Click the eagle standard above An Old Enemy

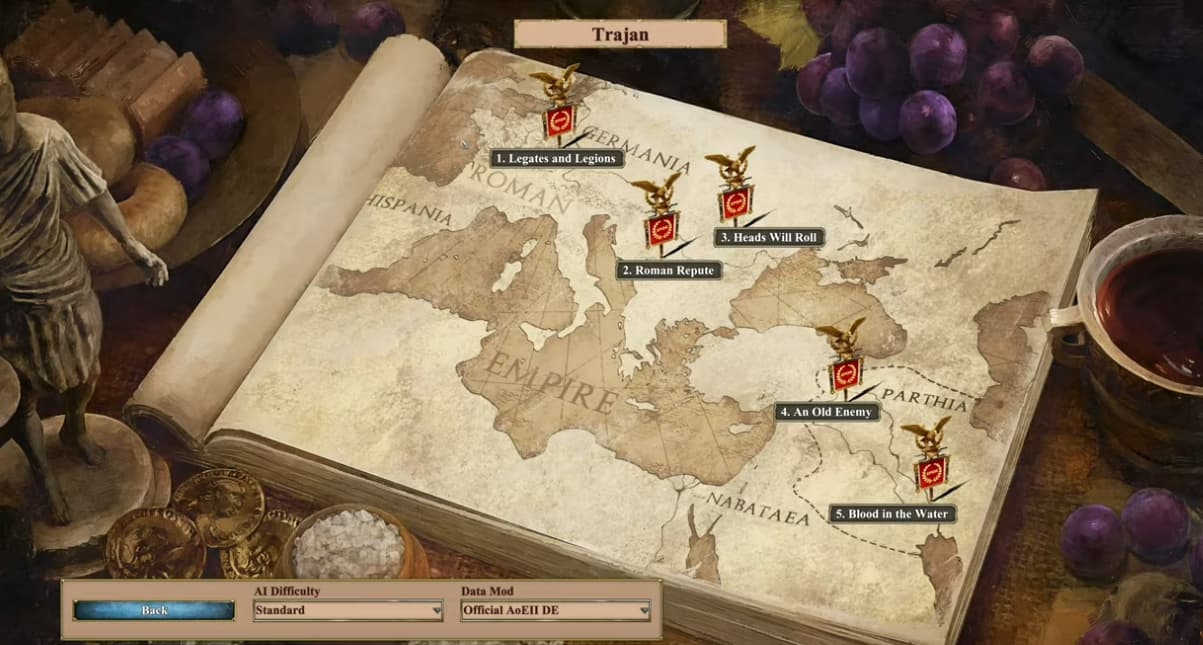coord(844,358)
